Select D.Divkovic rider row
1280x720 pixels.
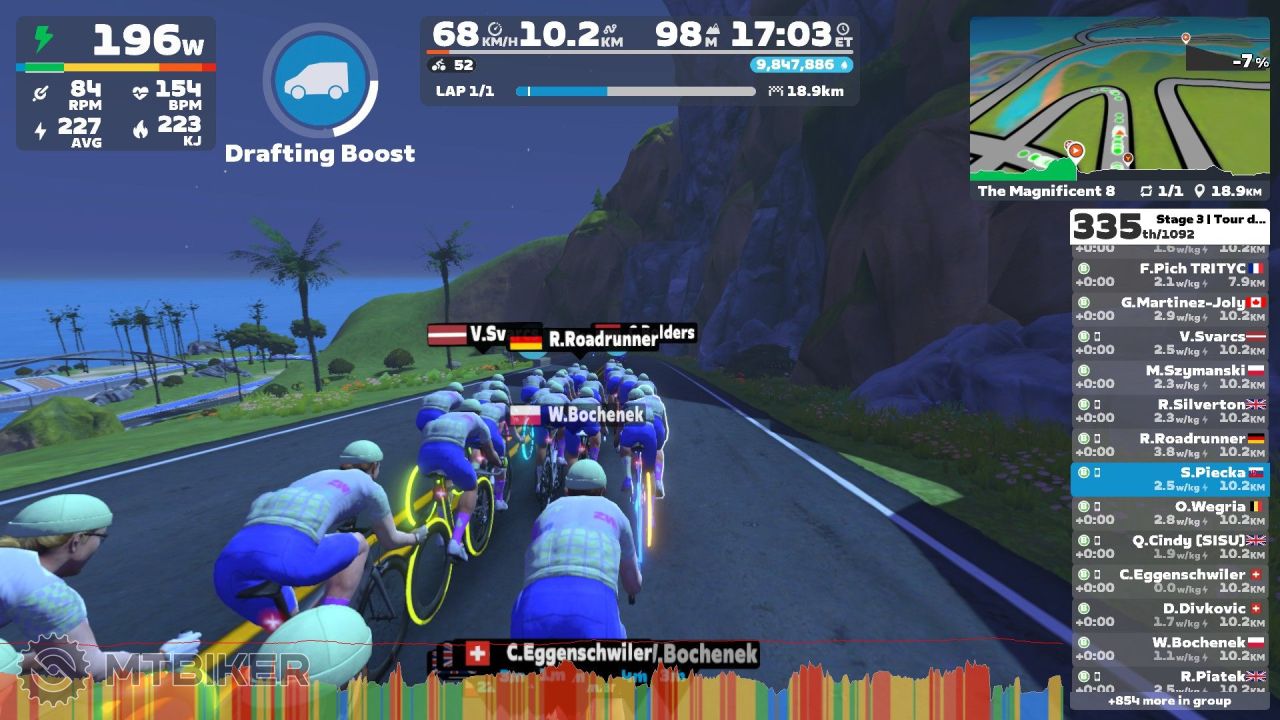pos(1169,615)
